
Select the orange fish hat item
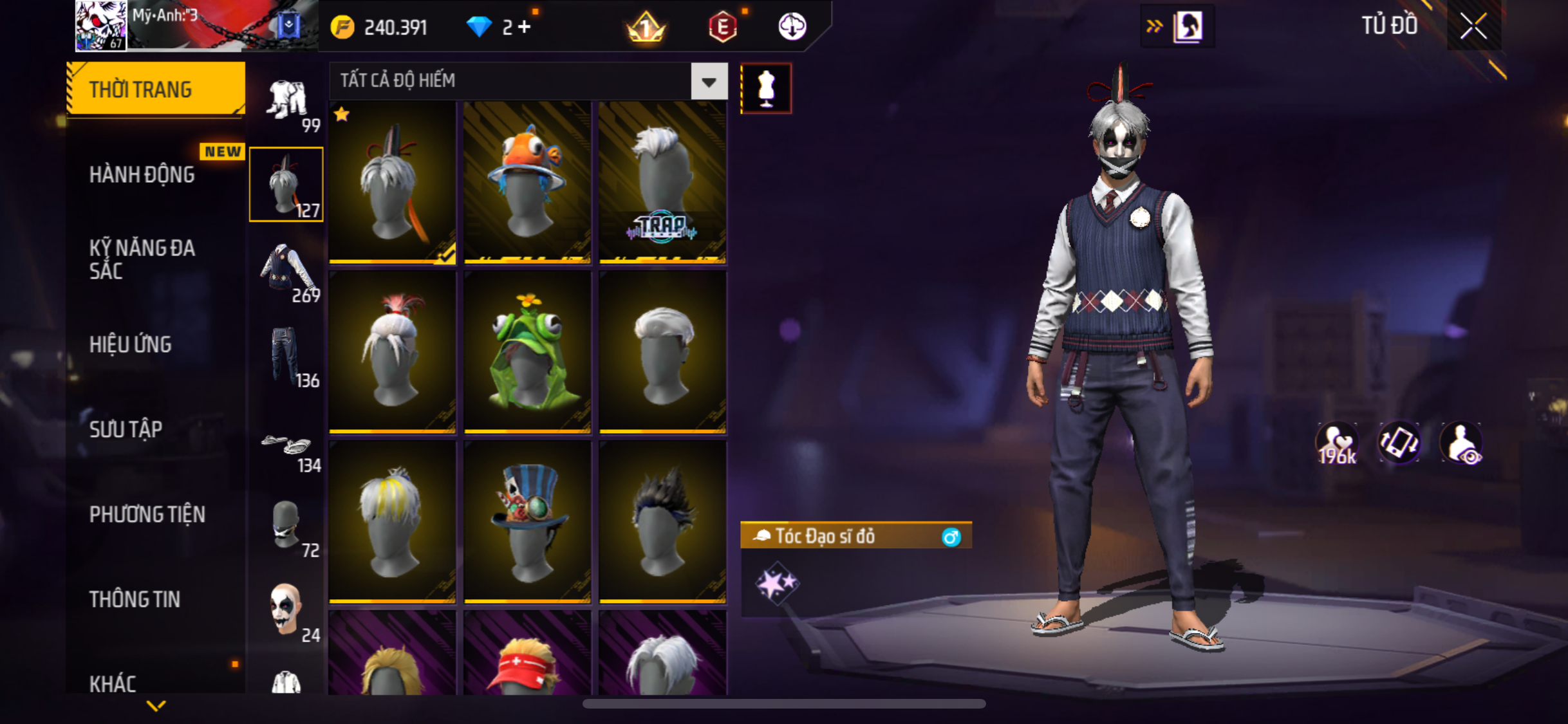click(x=527, y=182)
